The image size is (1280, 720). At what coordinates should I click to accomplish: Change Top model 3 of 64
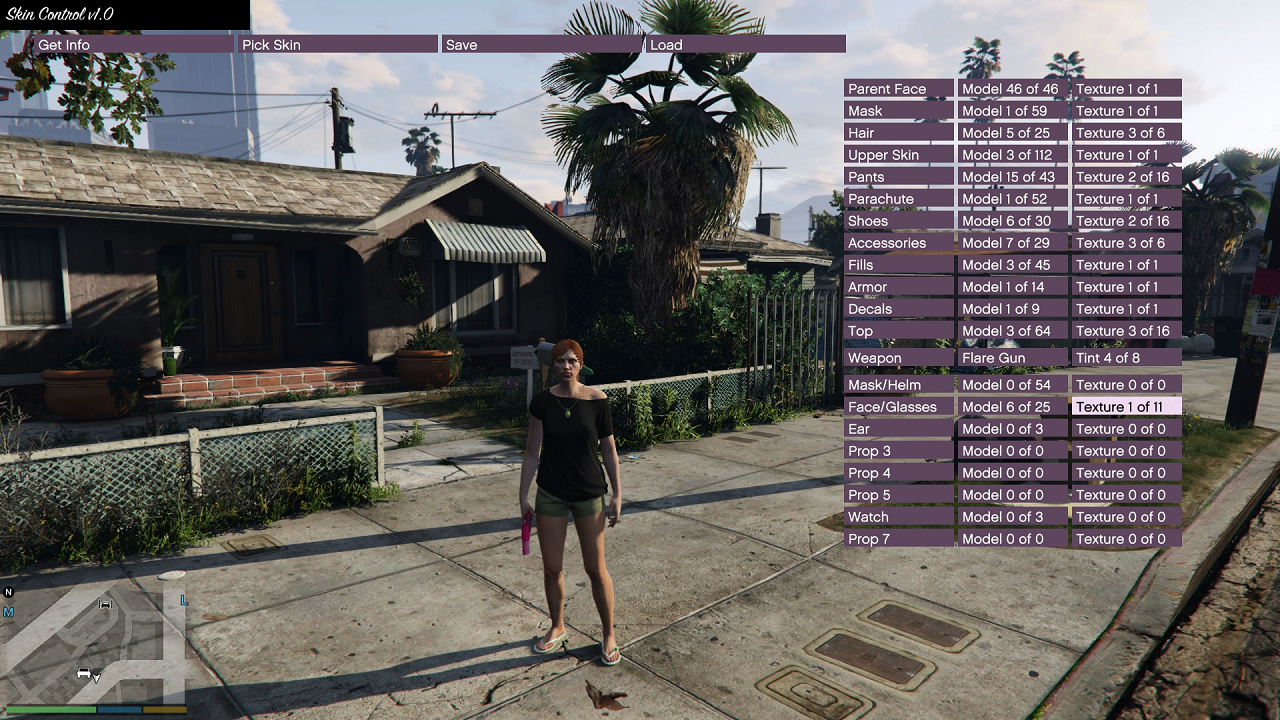pyautogui.click(x=1013, y=331)
